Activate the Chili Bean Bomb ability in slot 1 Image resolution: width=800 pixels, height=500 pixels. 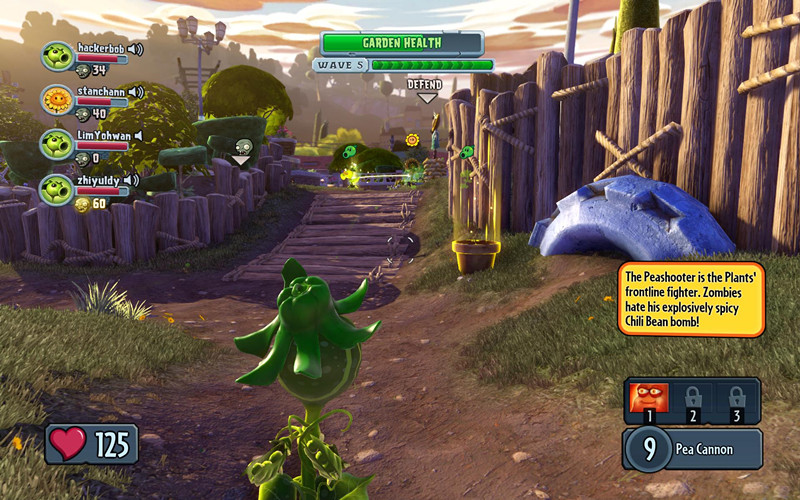647,399
